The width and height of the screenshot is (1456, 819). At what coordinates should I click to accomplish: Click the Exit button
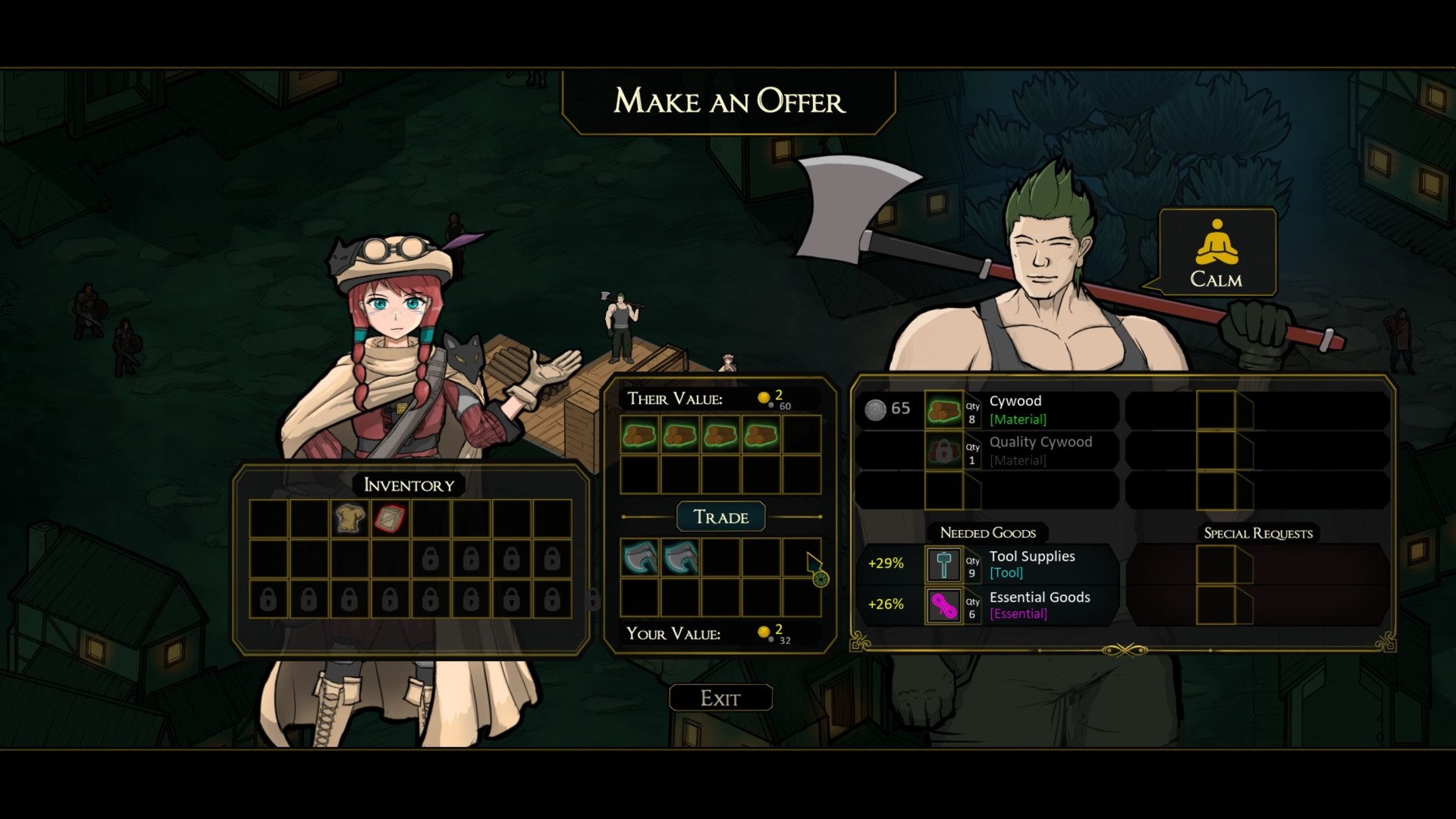click(720, 697)
